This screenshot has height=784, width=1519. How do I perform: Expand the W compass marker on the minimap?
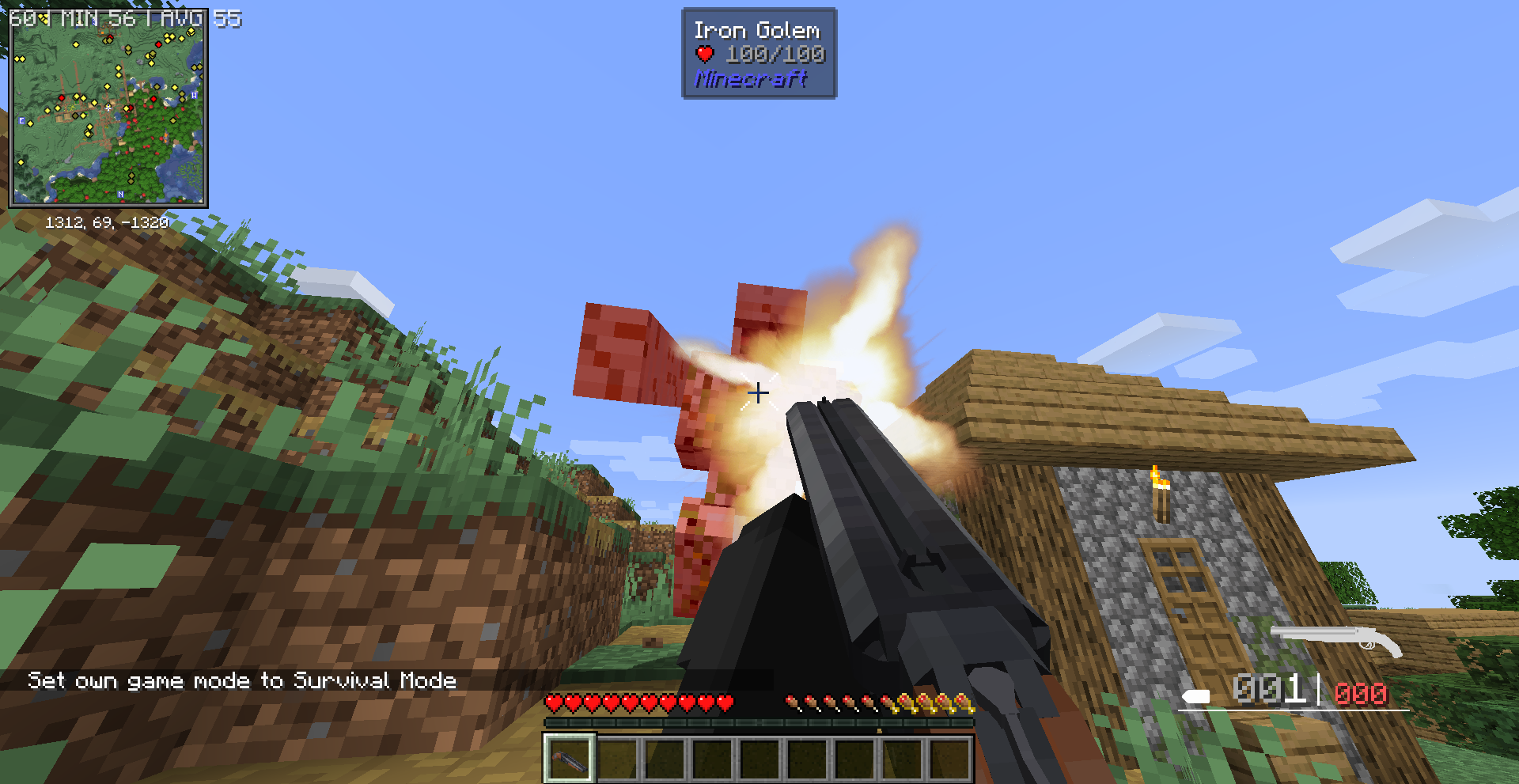[x=194, y=96]
